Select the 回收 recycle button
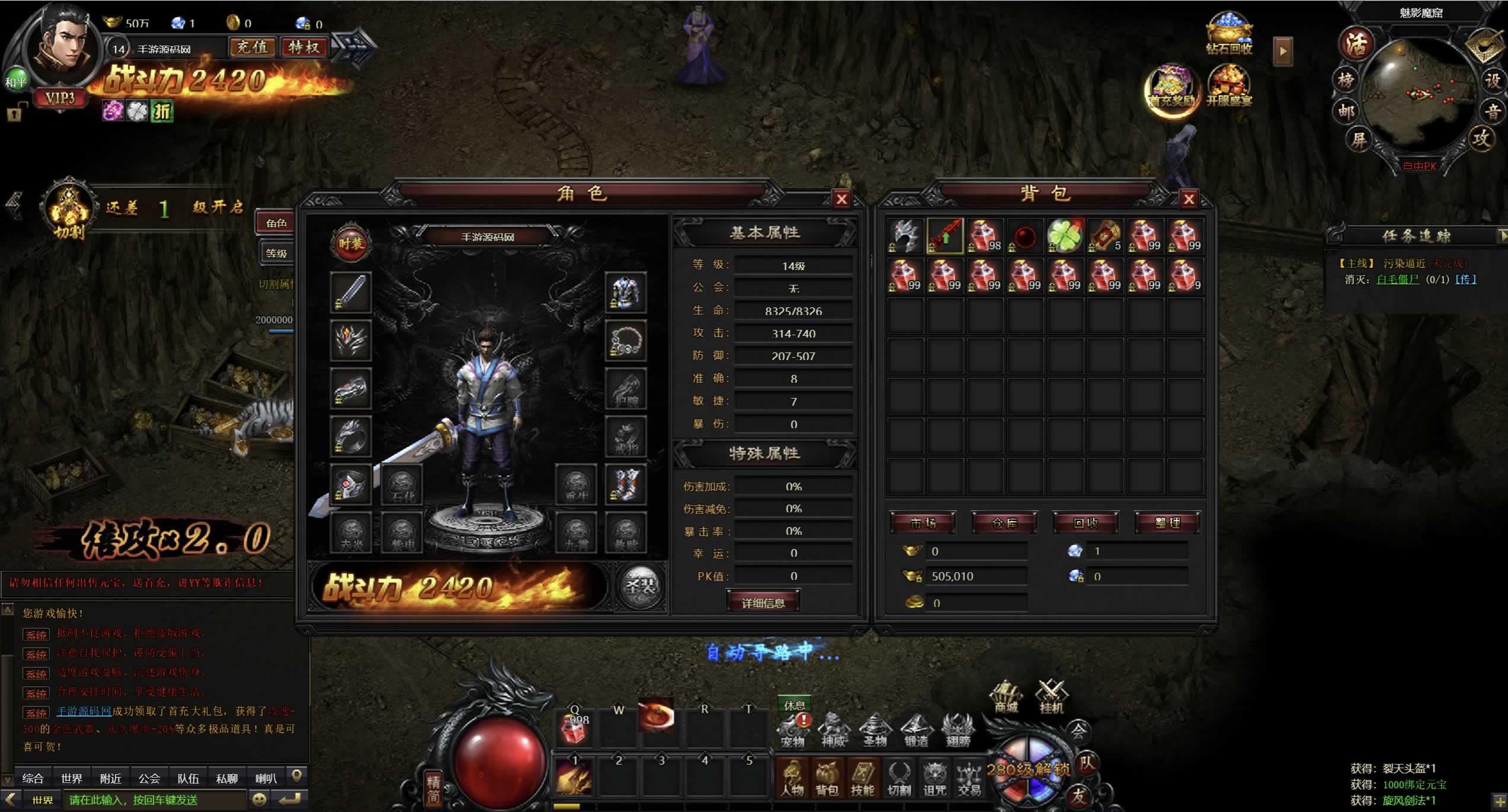 (x=1086, y=523)
